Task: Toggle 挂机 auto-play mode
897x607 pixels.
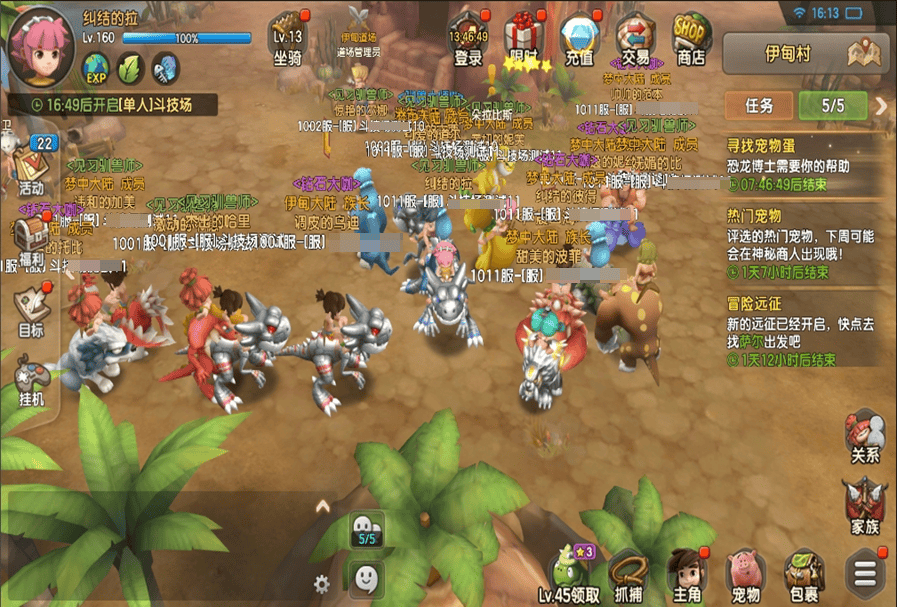Action: click(x=31, y=381)
